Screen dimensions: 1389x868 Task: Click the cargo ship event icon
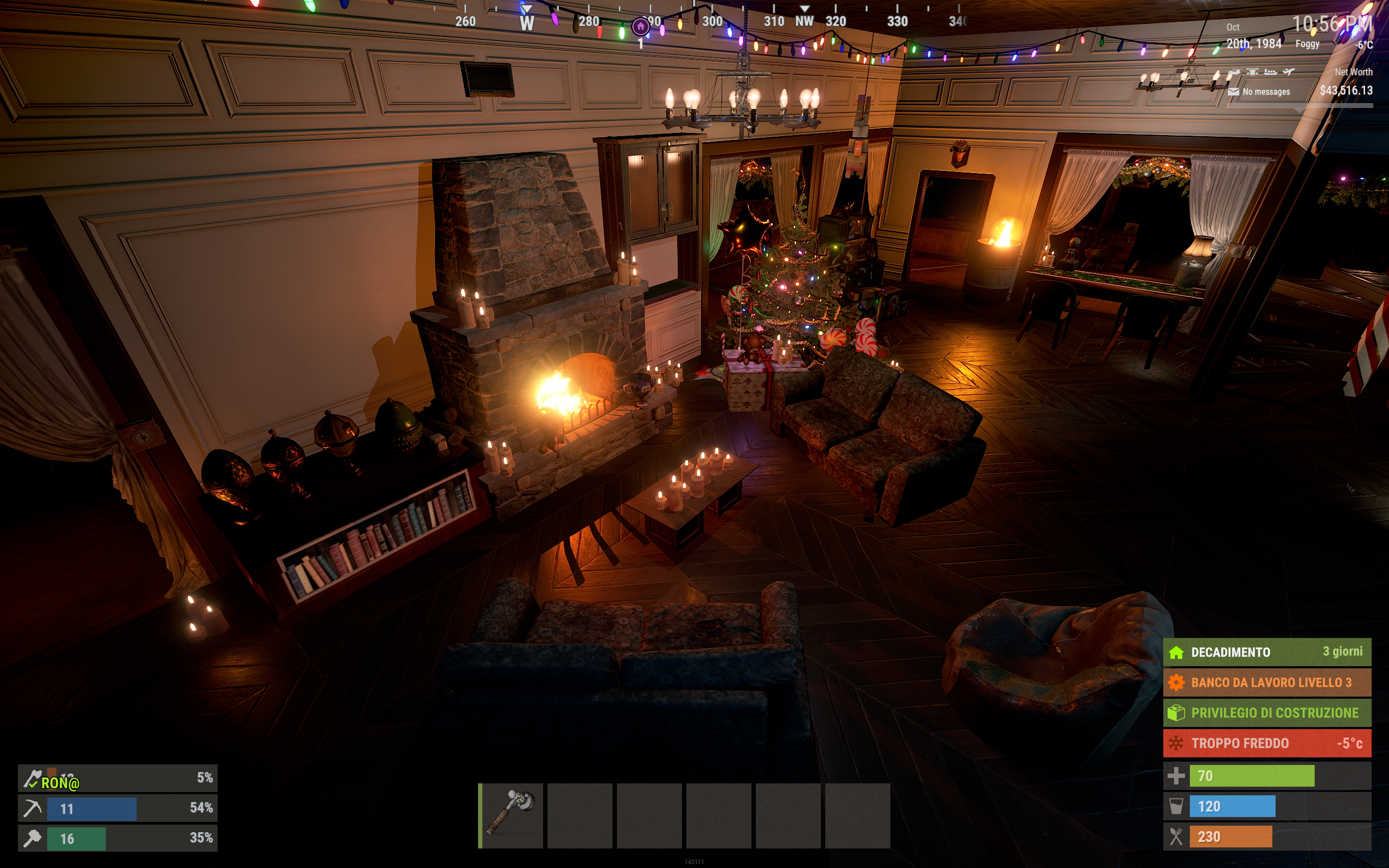[1270, 72]
